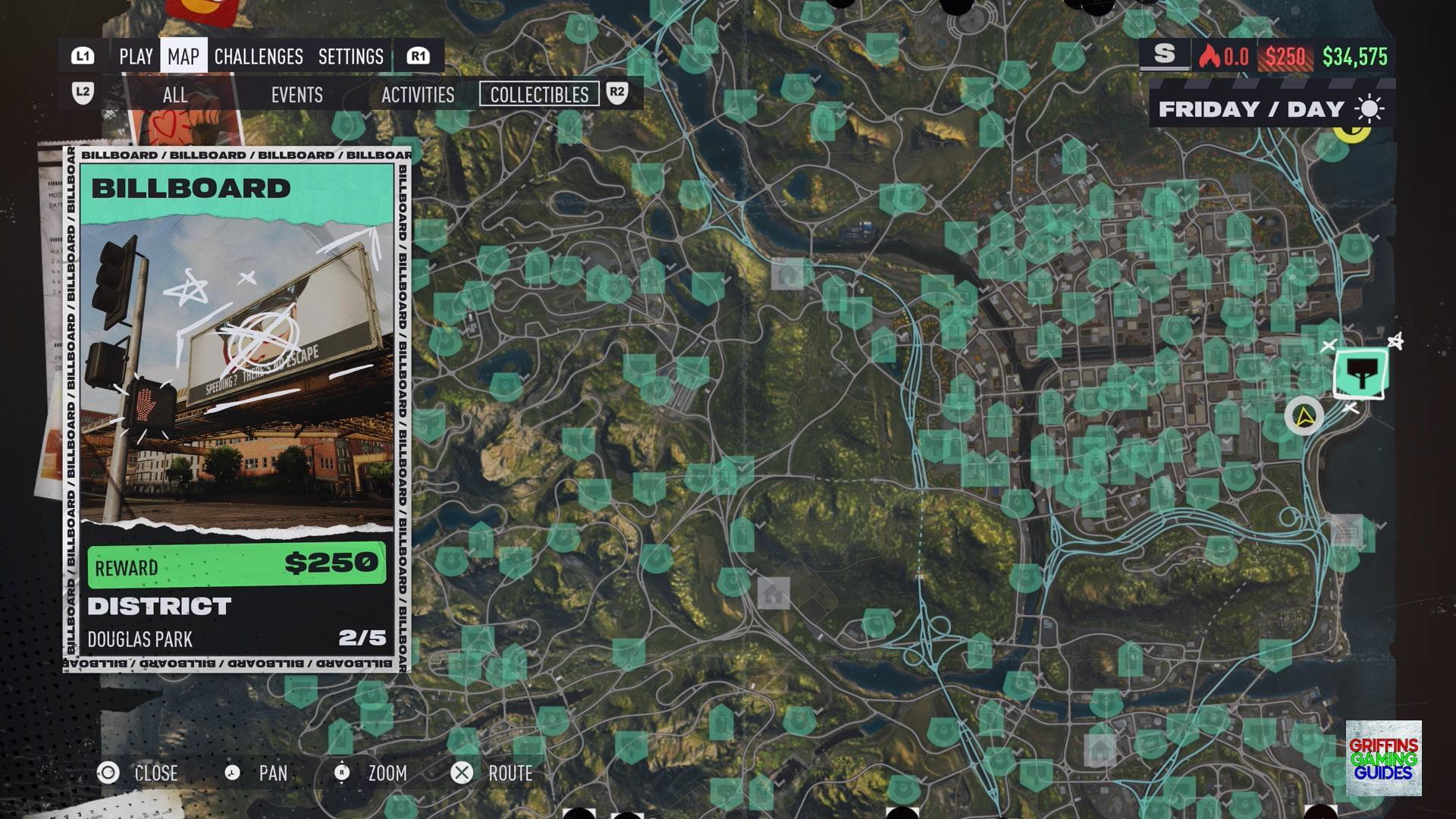This screenshot has width=1456, height=819.
Task: Filter map by ACTIVITIES
Action: coord(418,95)
